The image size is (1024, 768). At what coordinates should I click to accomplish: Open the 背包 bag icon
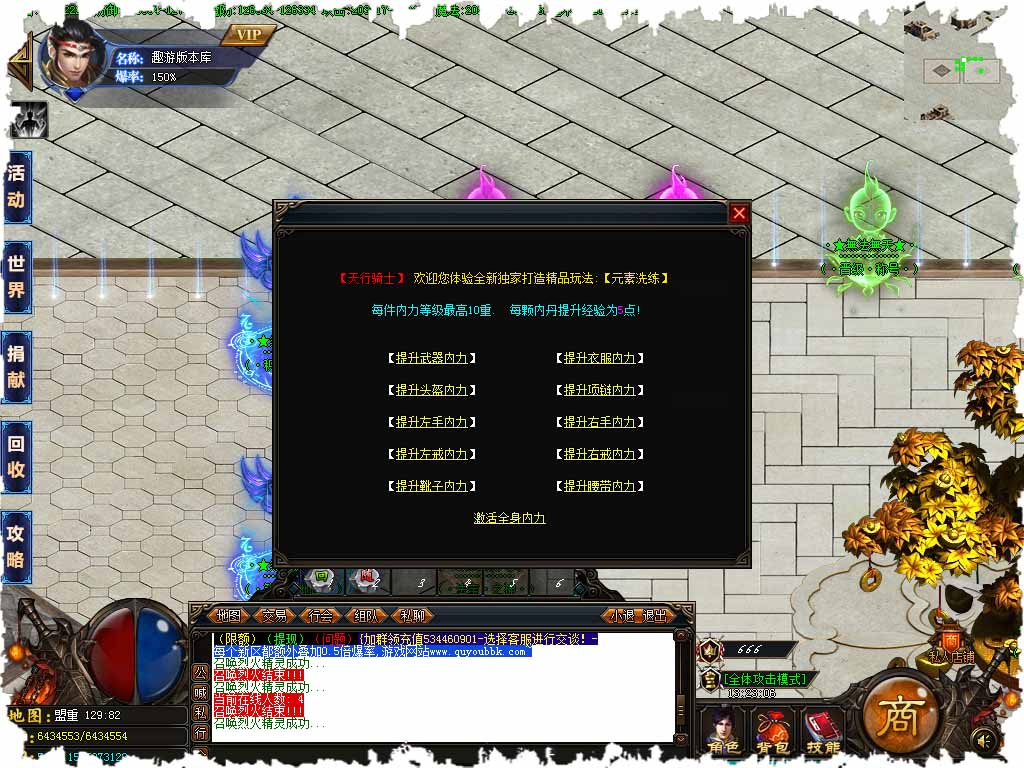pos(771,731)
